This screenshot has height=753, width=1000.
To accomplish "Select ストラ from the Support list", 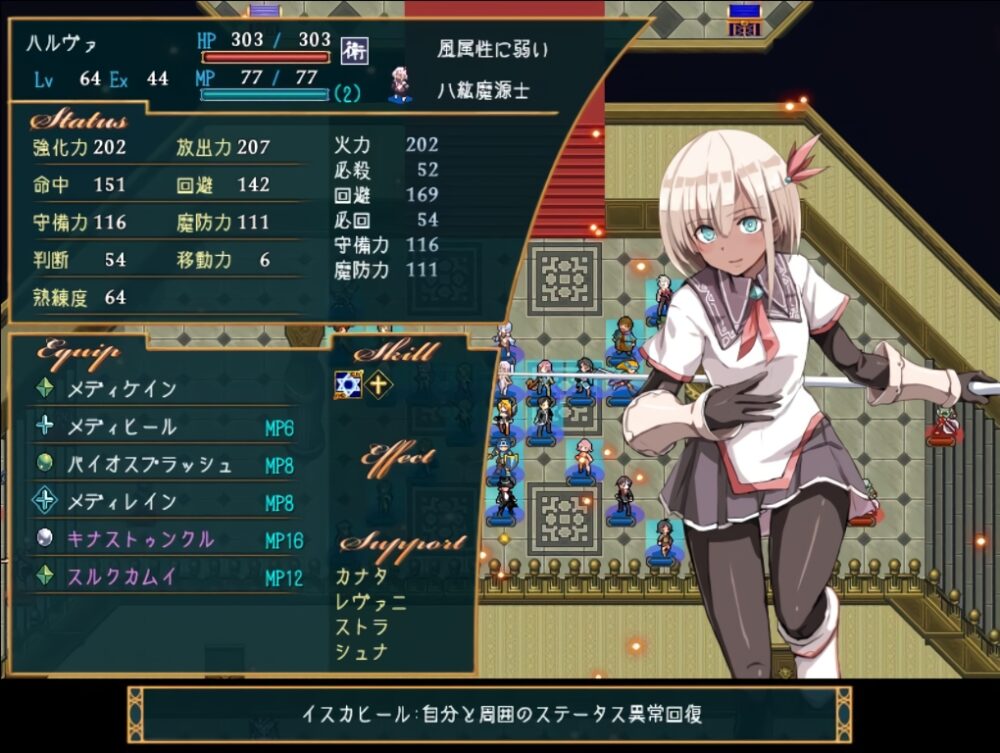I will (363, 627).
